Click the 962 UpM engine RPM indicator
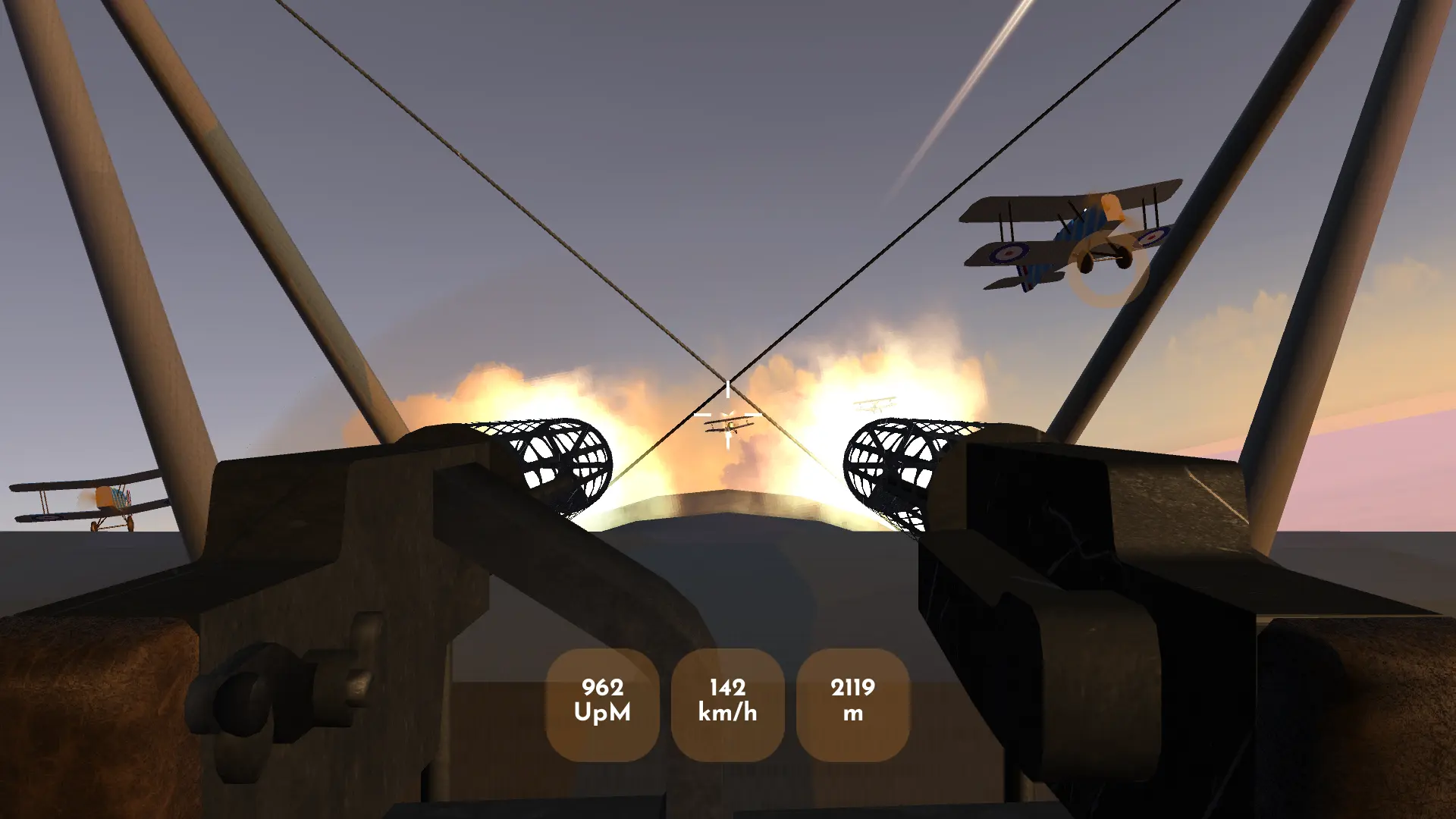The image size is (1456, 819). [x=603, y=701]
